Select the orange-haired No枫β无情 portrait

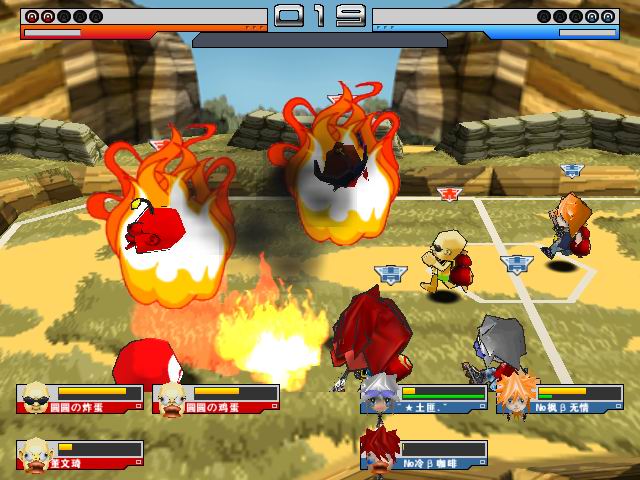coord(516,393)
